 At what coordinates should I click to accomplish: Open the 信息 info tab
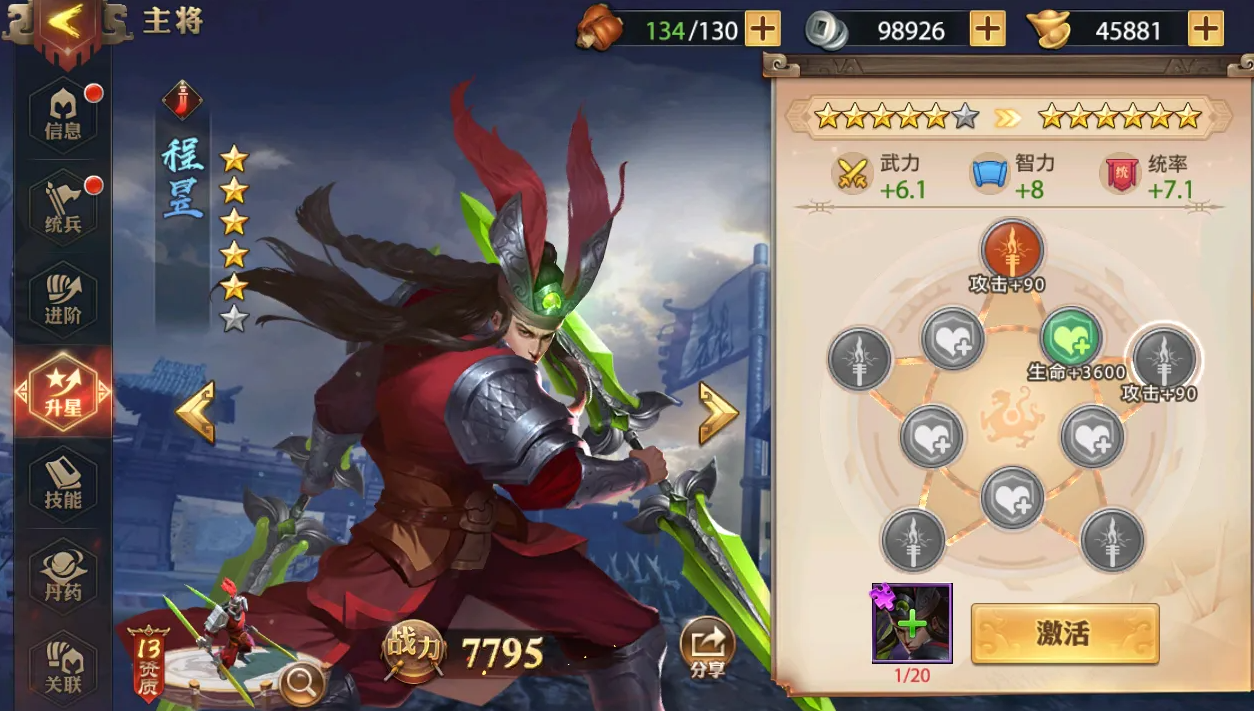63,115
